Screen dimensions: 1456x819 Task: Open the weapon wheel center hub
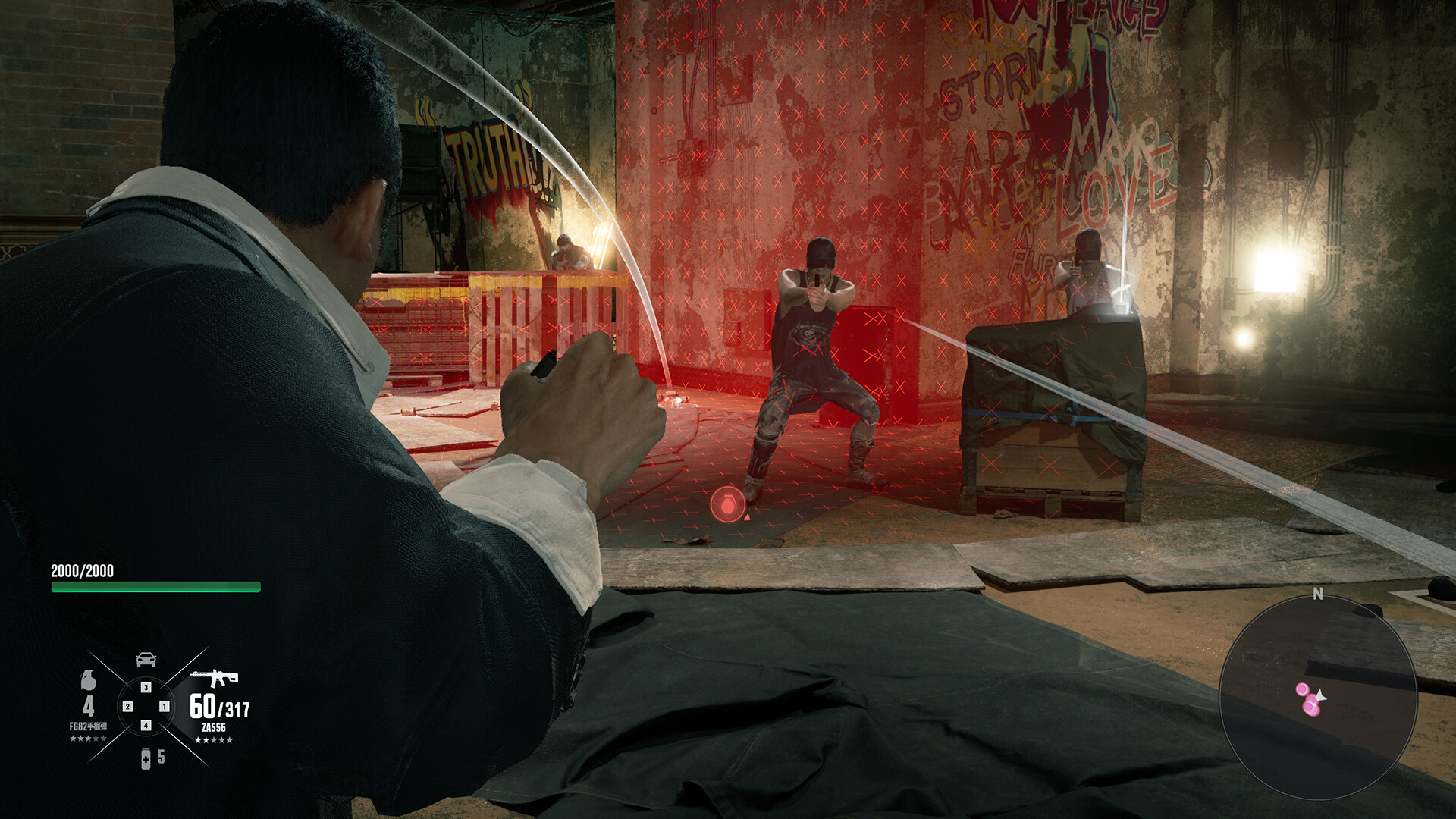pos(146,706)
